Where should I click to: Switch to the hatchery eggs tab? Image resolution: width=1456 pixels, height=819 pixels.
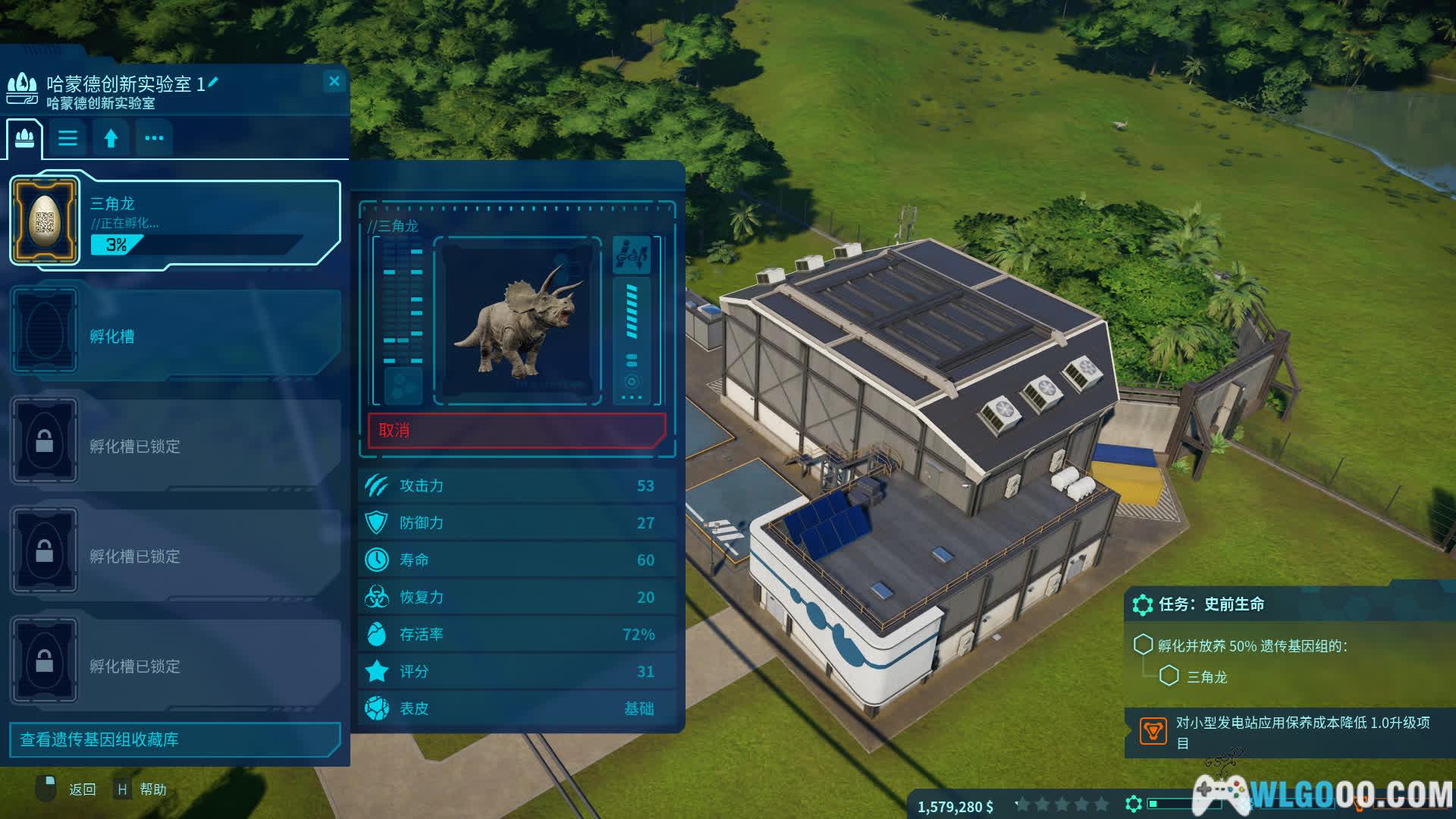(25, 138)
